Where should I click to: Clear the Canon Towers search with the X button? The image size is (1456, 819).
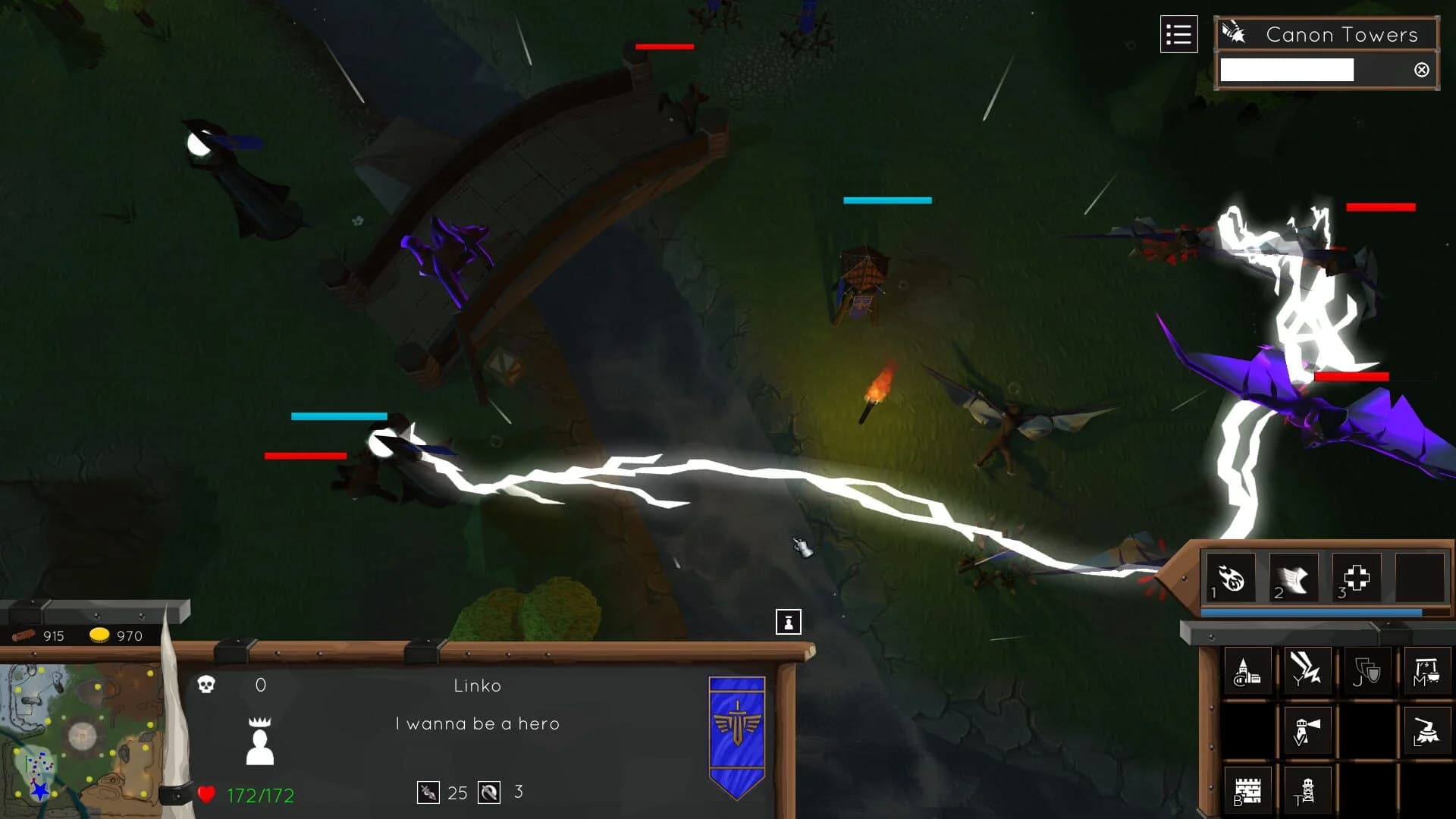(x=1421, y=71)
